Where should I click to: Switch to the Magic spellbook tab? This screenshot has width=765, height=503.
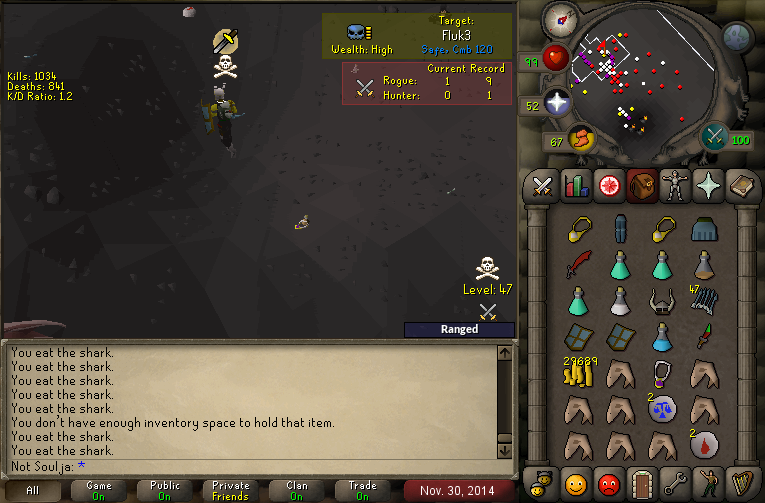coord(743,186)
